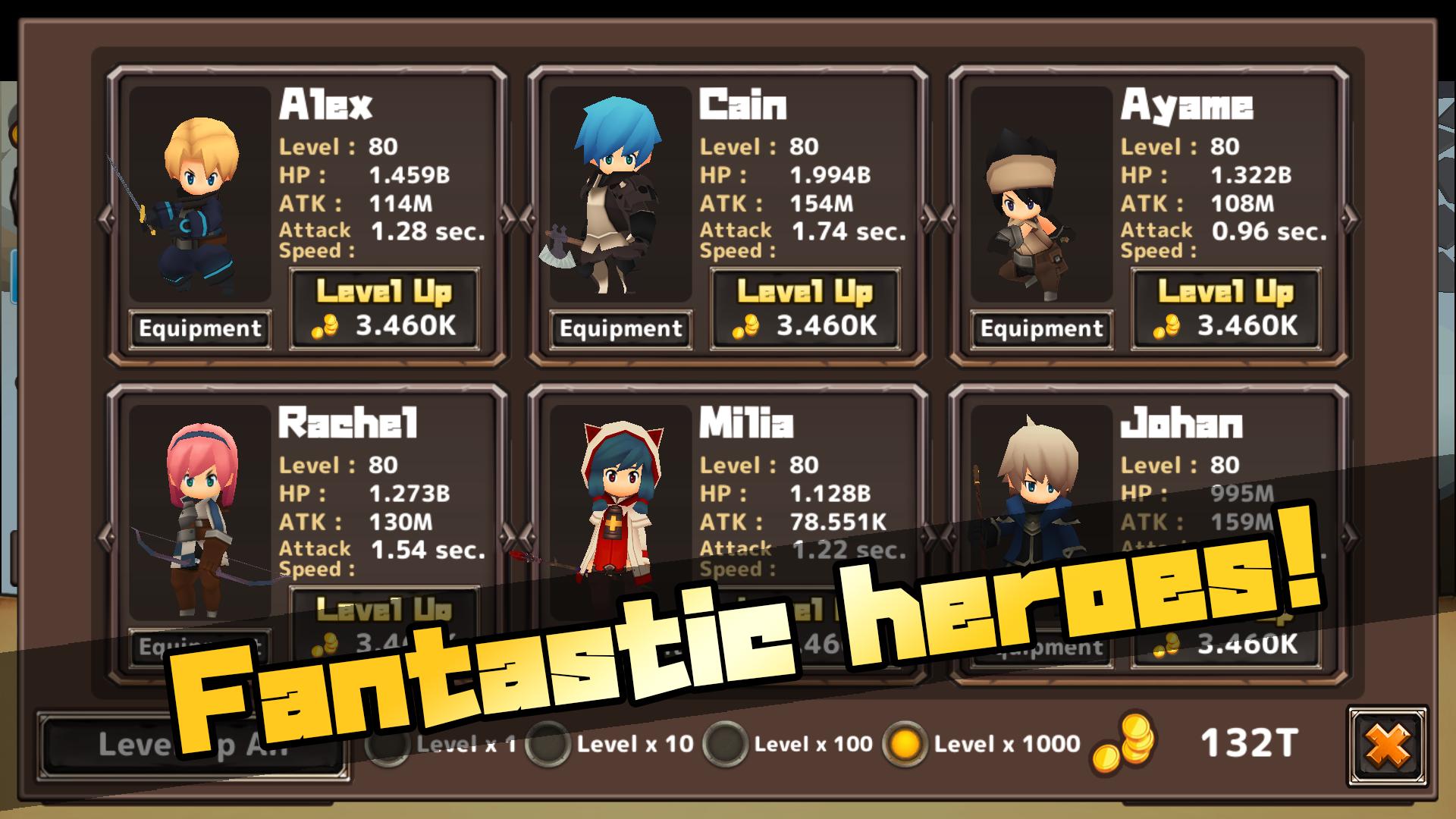
Task: Open Ayame's Equipment panel
Action: (x=1041, y=329)
